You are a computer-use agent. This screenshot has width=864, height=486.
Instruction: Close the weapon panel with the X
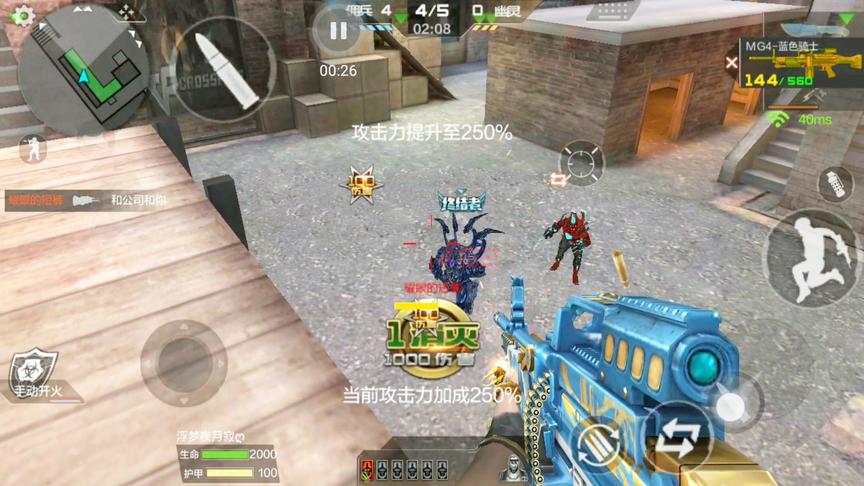pos(731,62)
